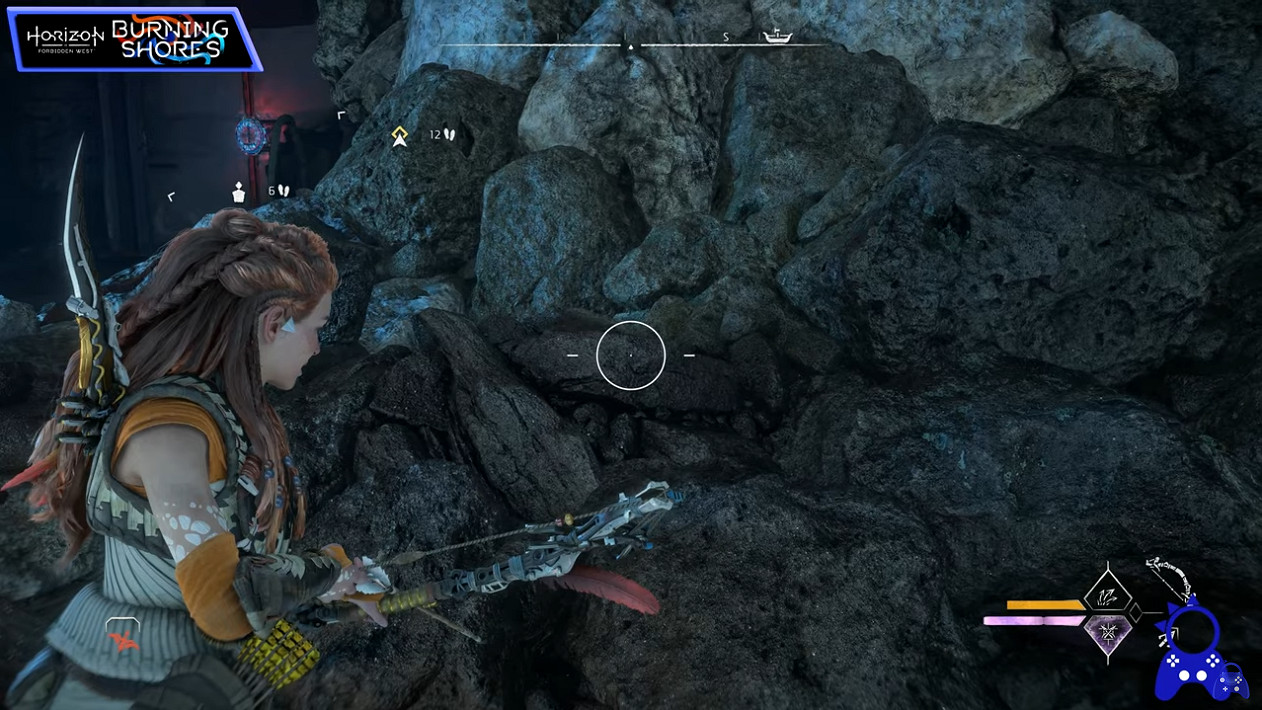Click the boat marker on the compass

point(777,38)
